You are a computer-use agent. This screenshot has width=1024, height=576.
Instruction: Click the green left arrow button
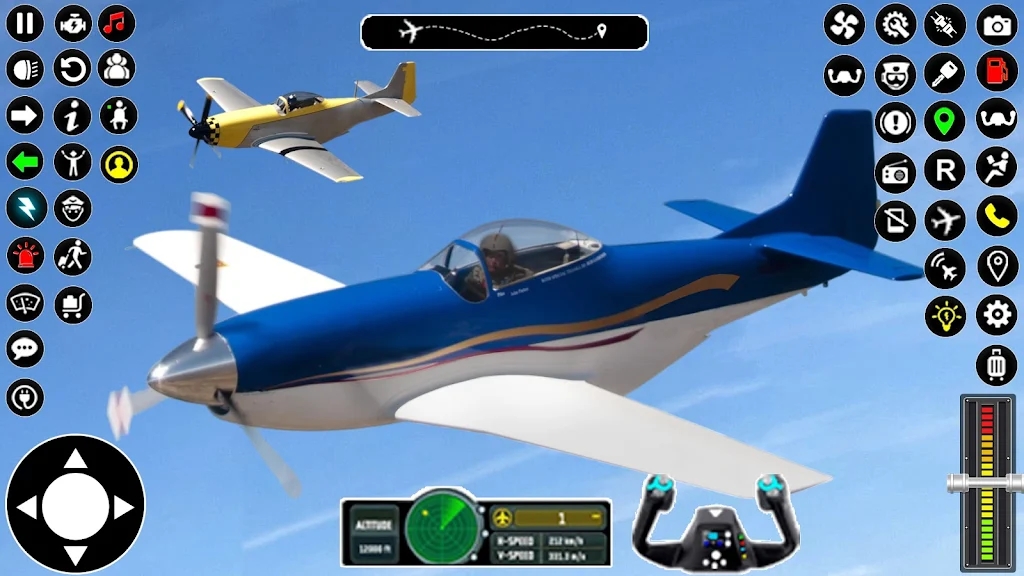point(25,161)
